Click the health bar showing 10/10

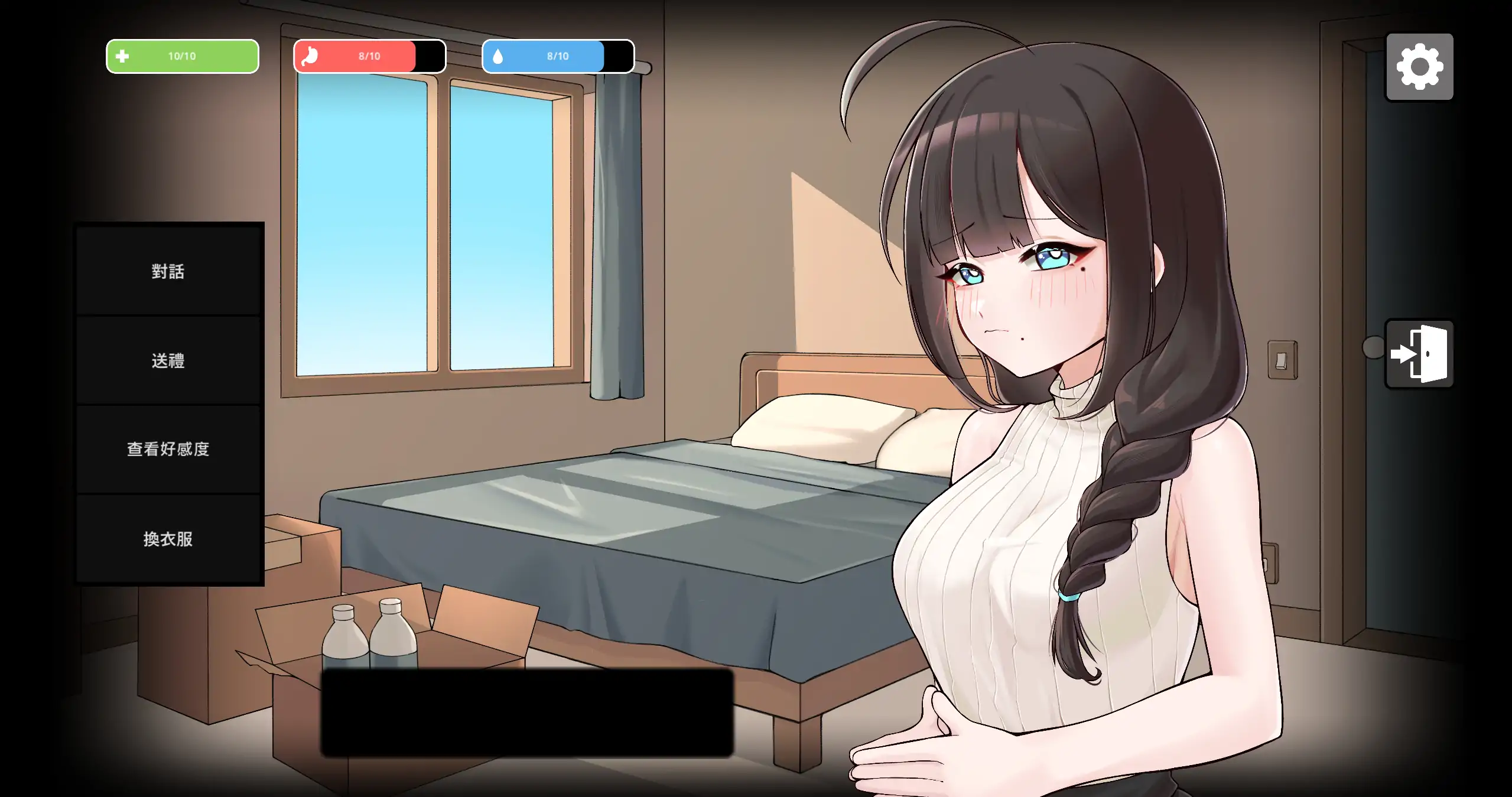click(x=182, y=56)
